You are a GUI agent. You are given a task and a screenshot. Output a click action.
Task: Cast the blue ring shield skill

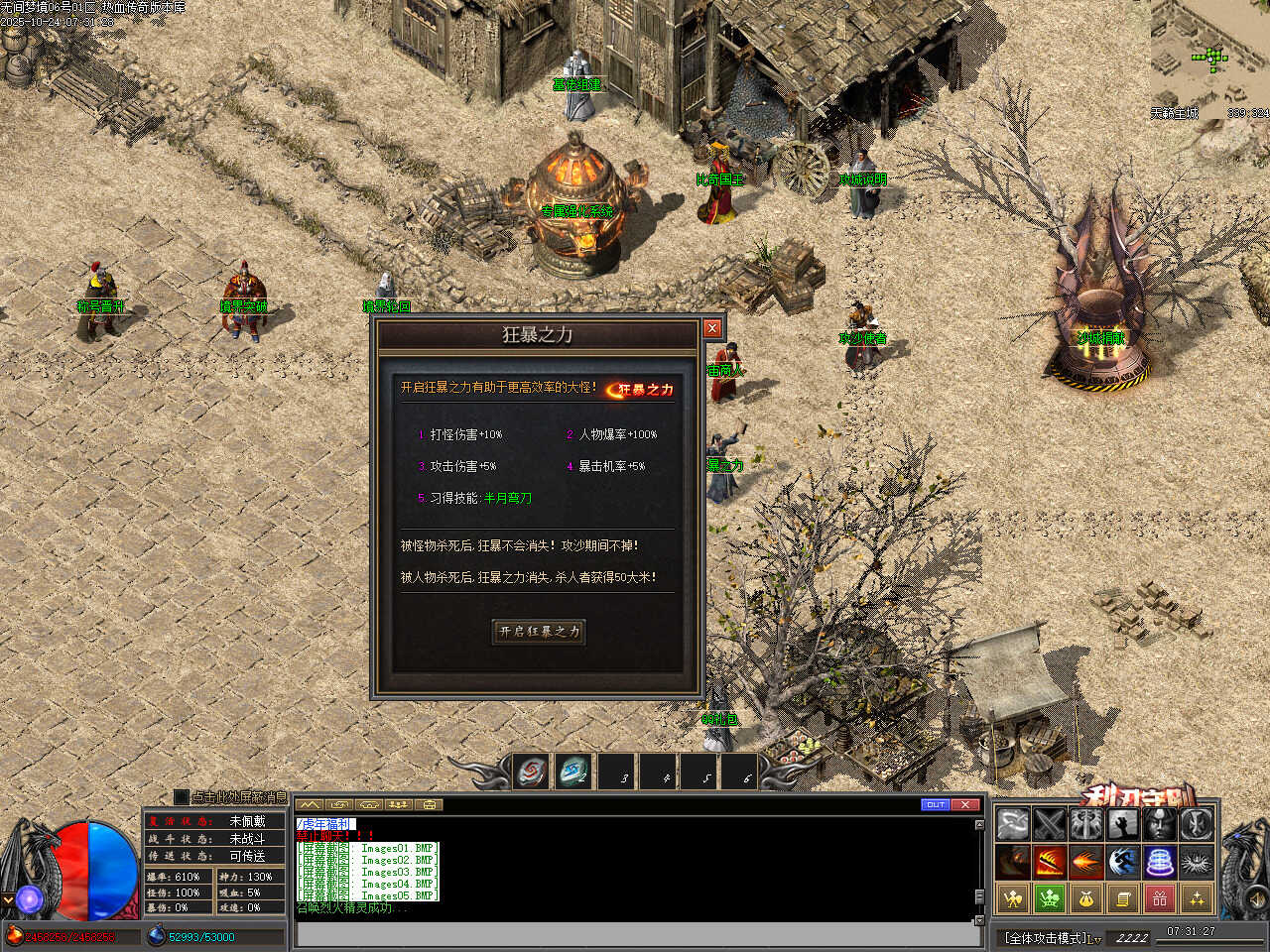pyautogui.click(x=1159, y=861)
